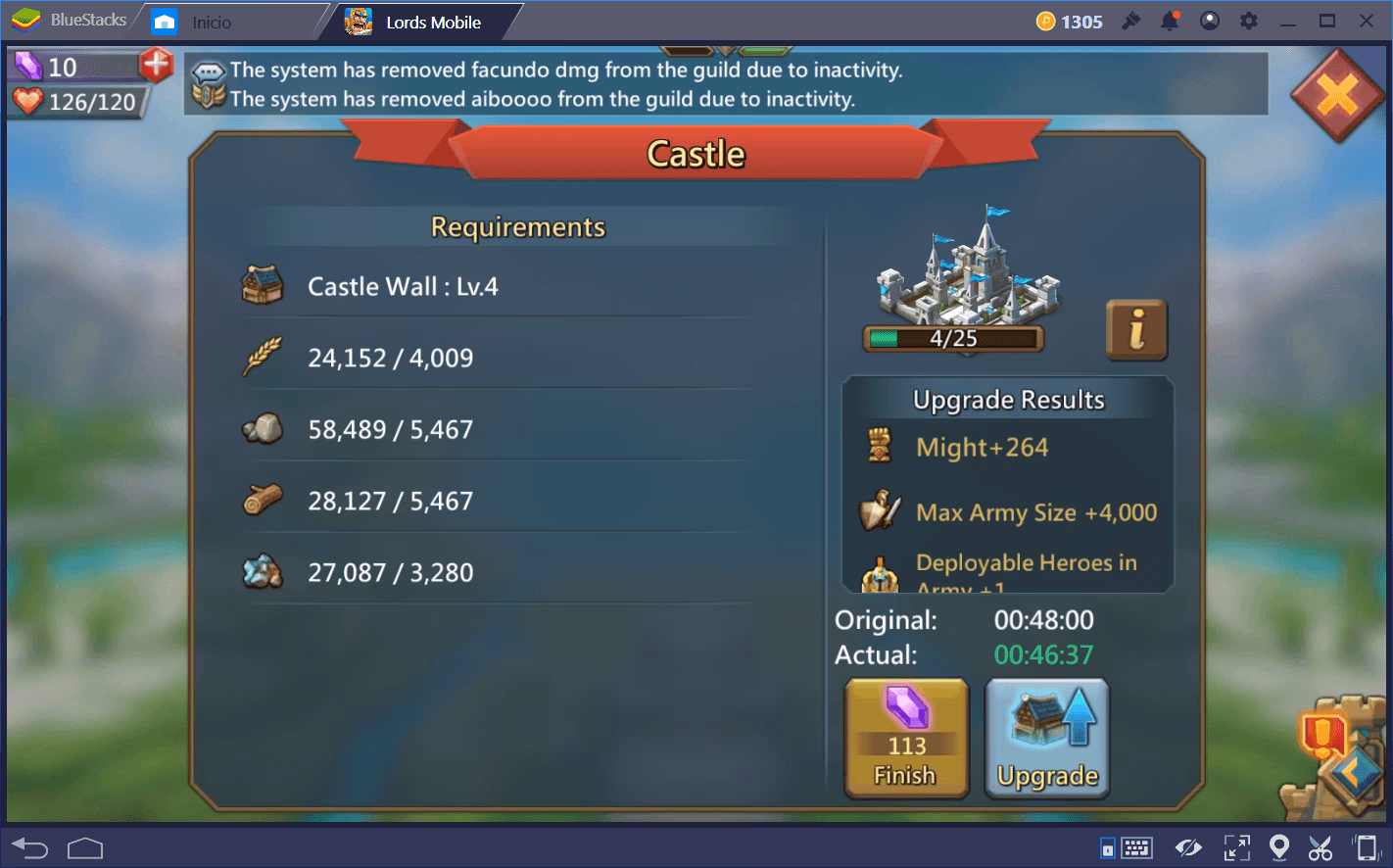This screenshot has height=868, width=1393.
Task: Toggle fullscreen mode icon
Action: [1237, 846]
